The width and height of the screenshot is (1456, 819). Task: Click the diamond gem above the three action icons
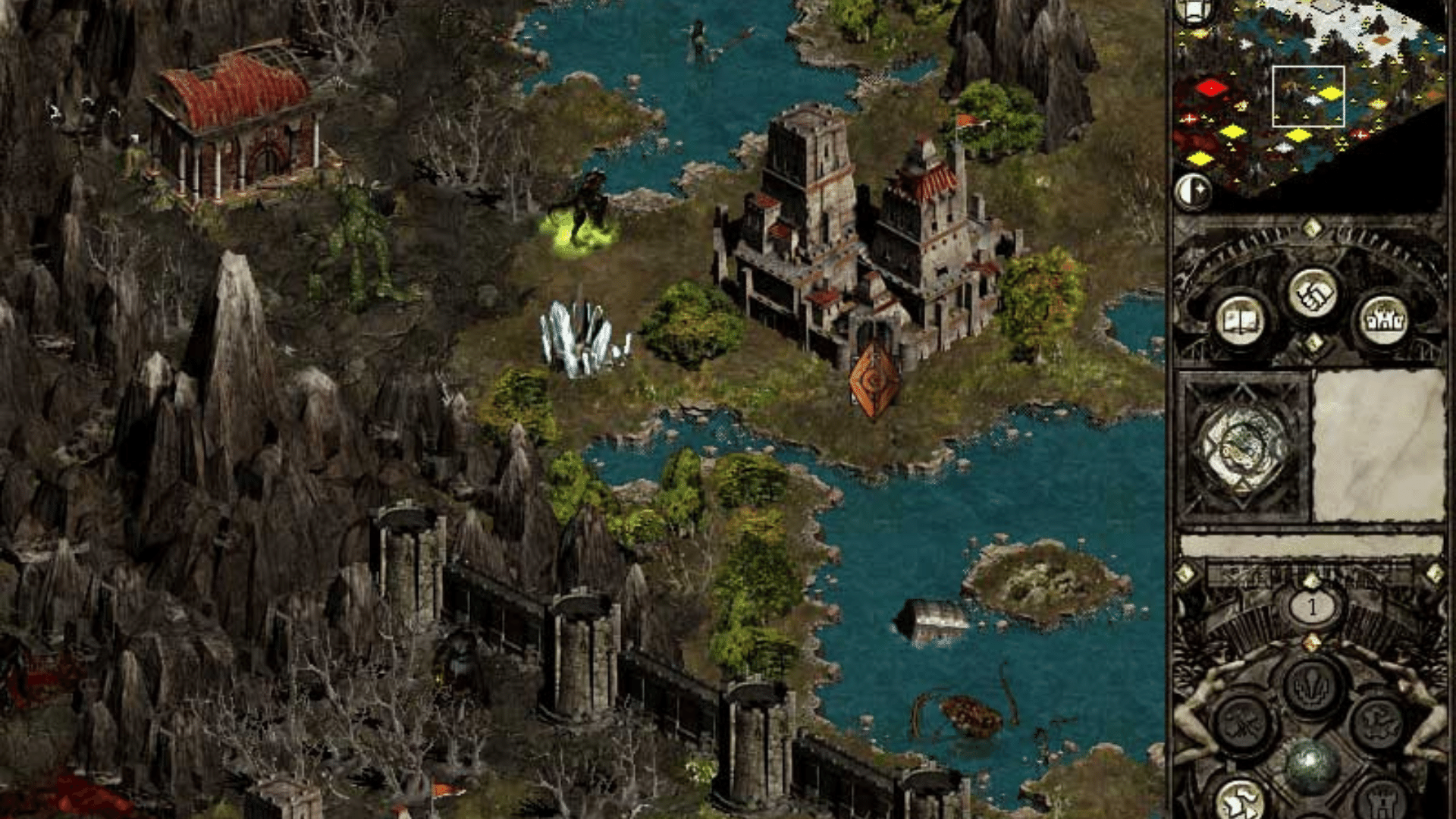click(1313, 227)
